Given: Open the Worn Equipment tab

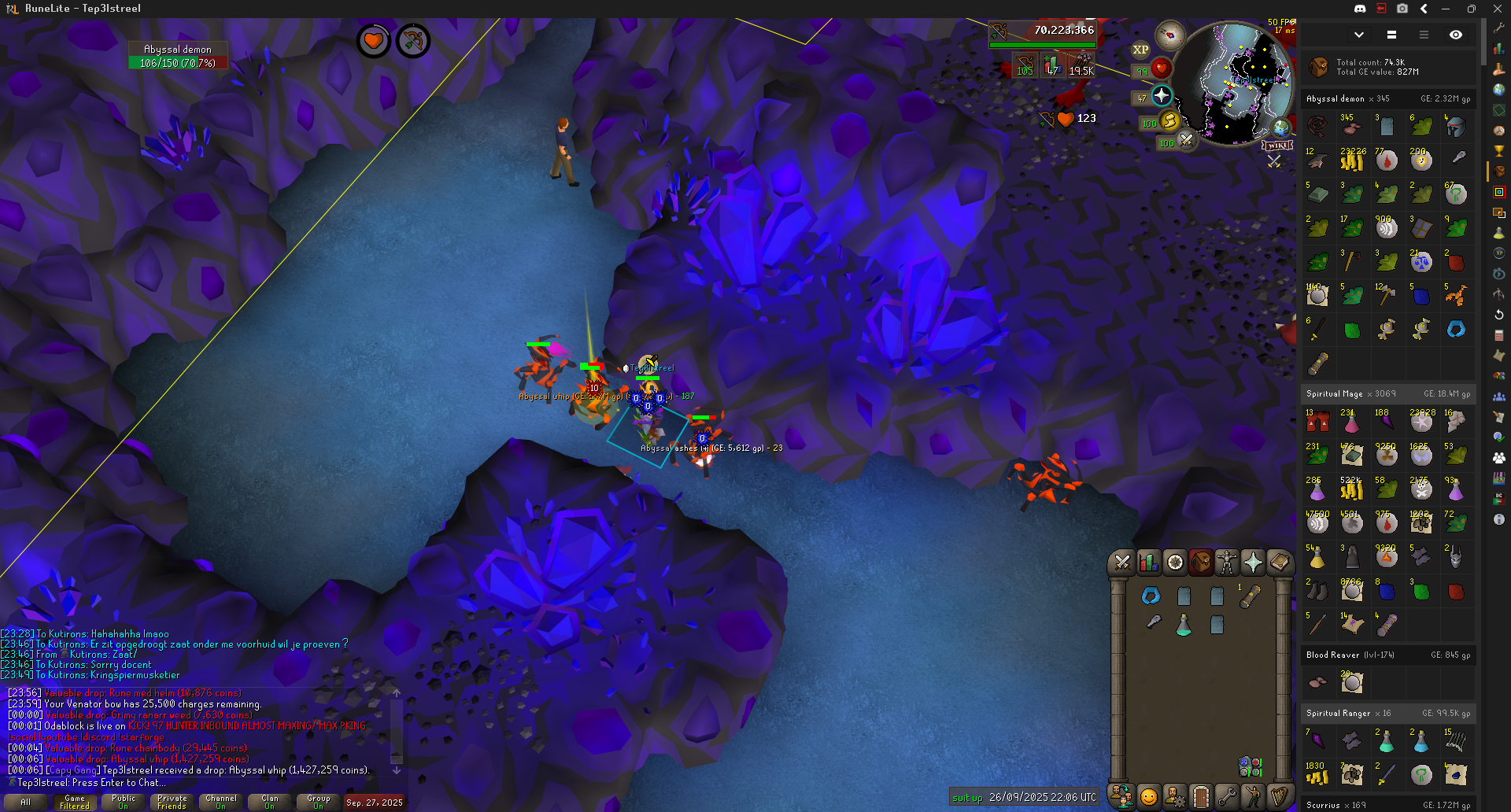Looking at the screenshot, I should point(1226,562).
